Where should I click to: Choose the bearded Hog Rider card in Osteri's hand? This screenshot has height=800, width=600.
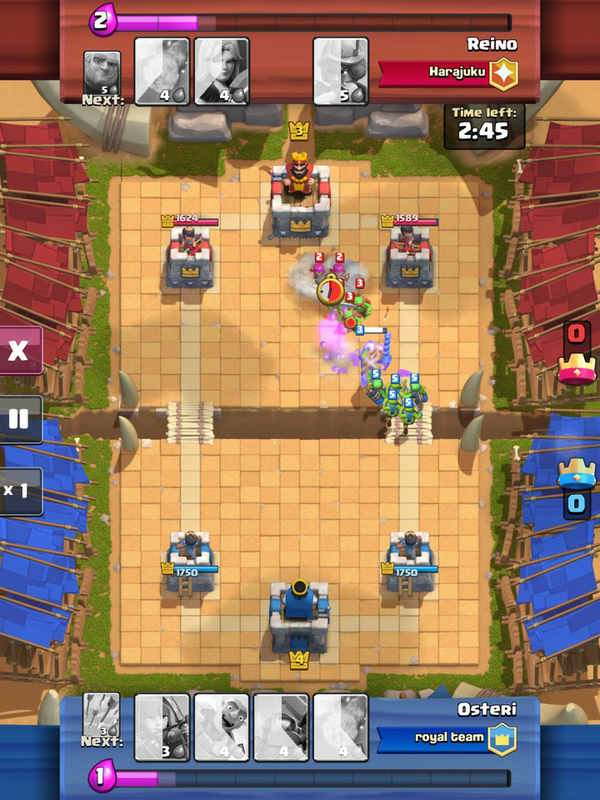(x=222, y=727)
